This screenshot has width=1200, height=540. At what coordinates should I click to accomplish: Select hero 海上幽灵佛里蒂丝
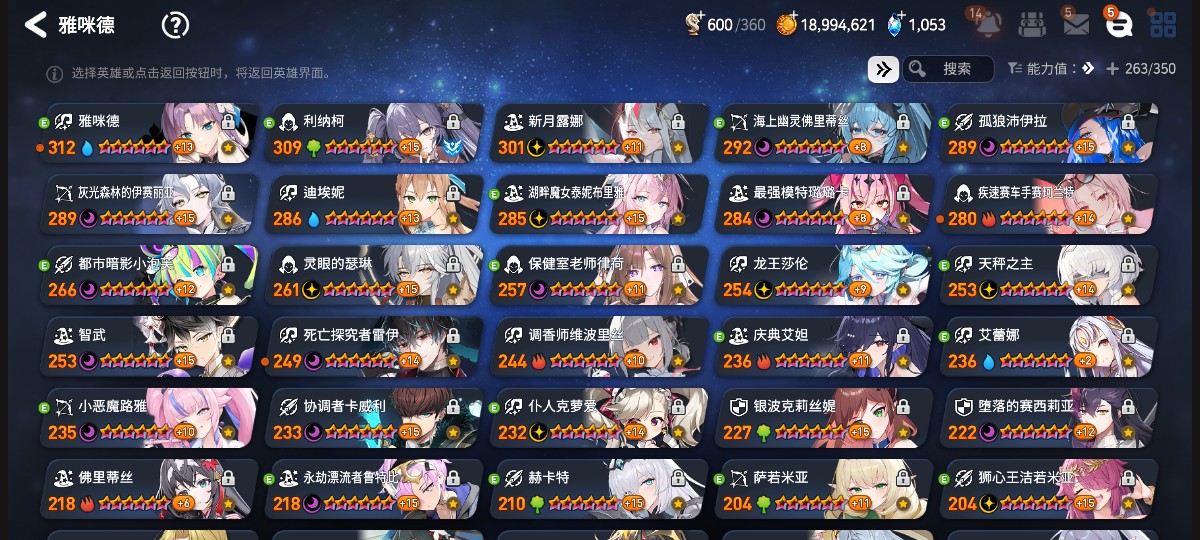click(x=824, y=134)
